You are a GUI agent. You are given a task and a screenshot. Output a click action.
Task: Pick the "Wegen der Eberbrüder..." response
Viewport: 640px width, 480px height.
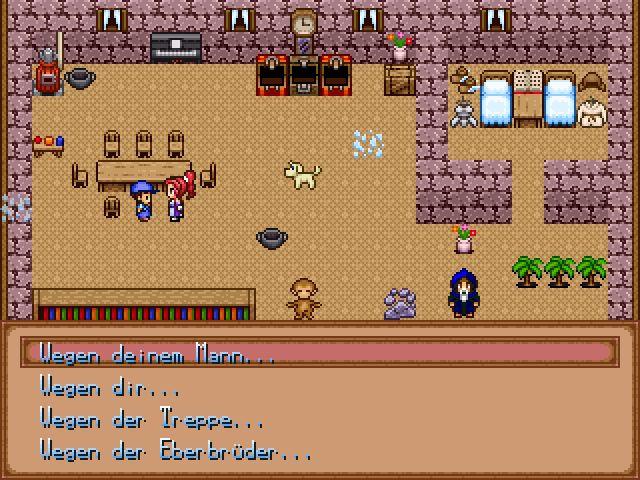coord(176,450)
